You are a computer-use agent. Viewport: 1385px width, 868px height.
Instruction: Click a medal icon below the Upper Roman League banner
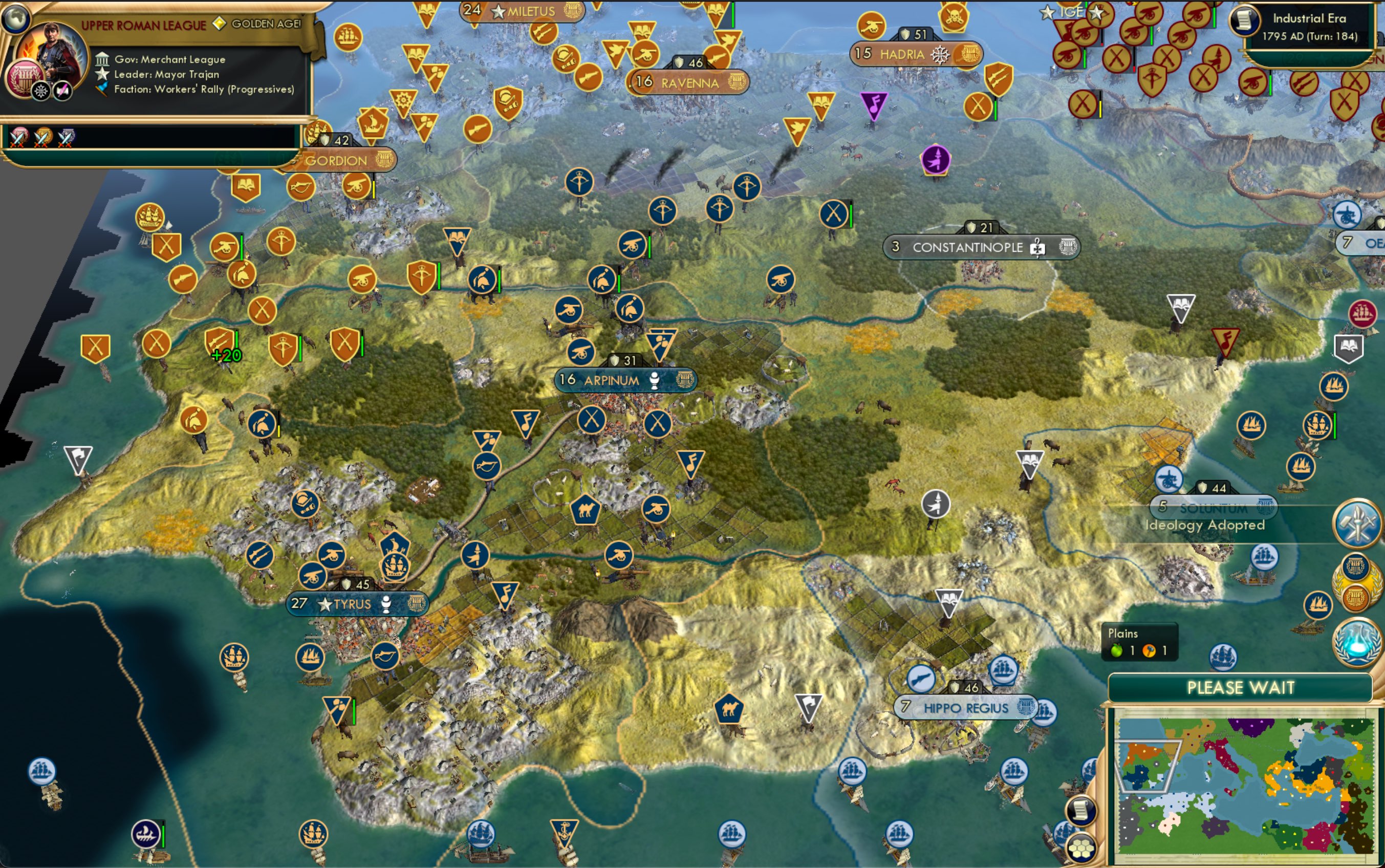tap(17, 137)
